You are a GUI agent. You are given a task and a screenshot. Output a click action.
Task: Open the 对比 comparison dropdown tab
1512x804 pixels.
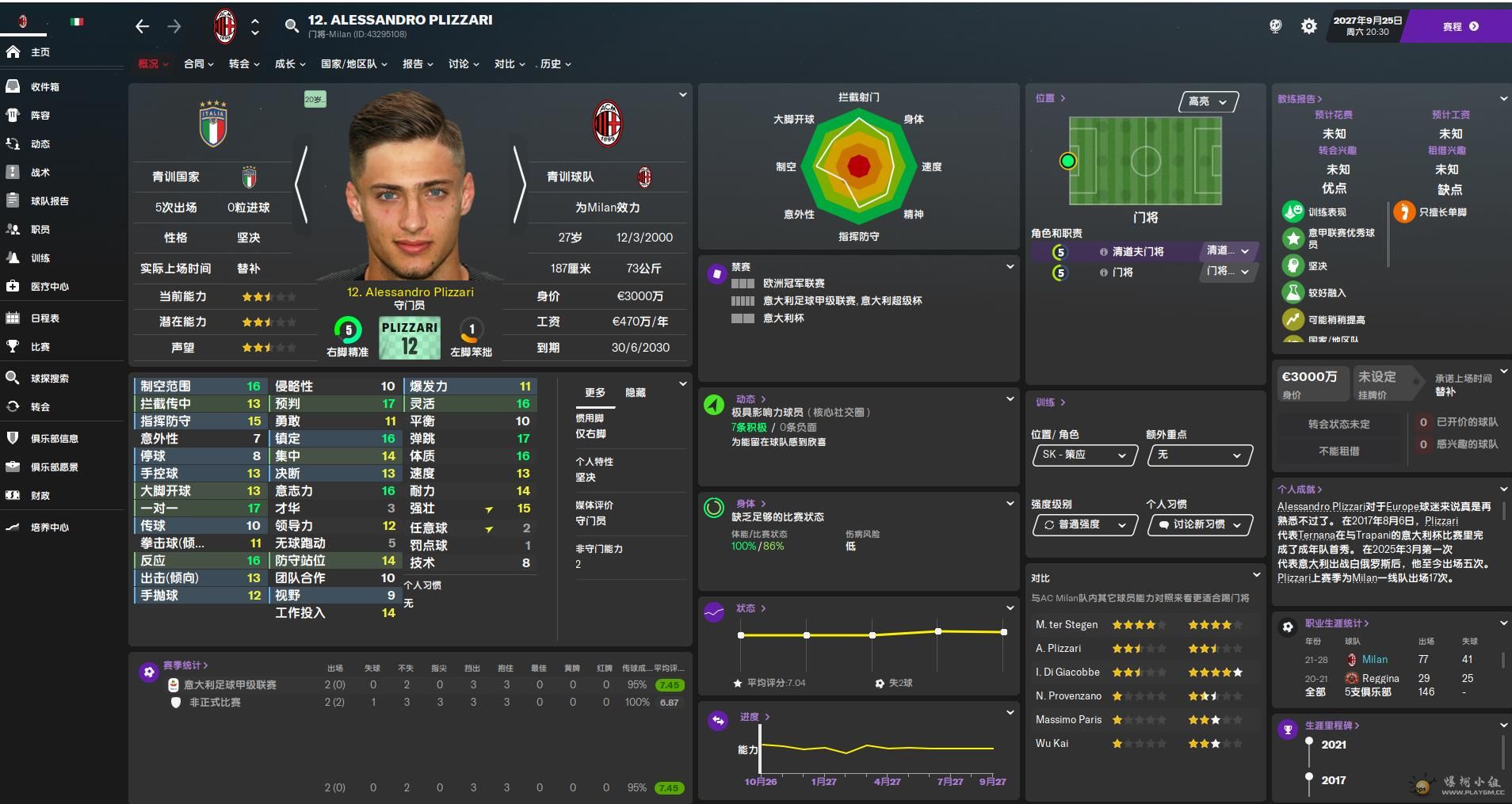509,64
